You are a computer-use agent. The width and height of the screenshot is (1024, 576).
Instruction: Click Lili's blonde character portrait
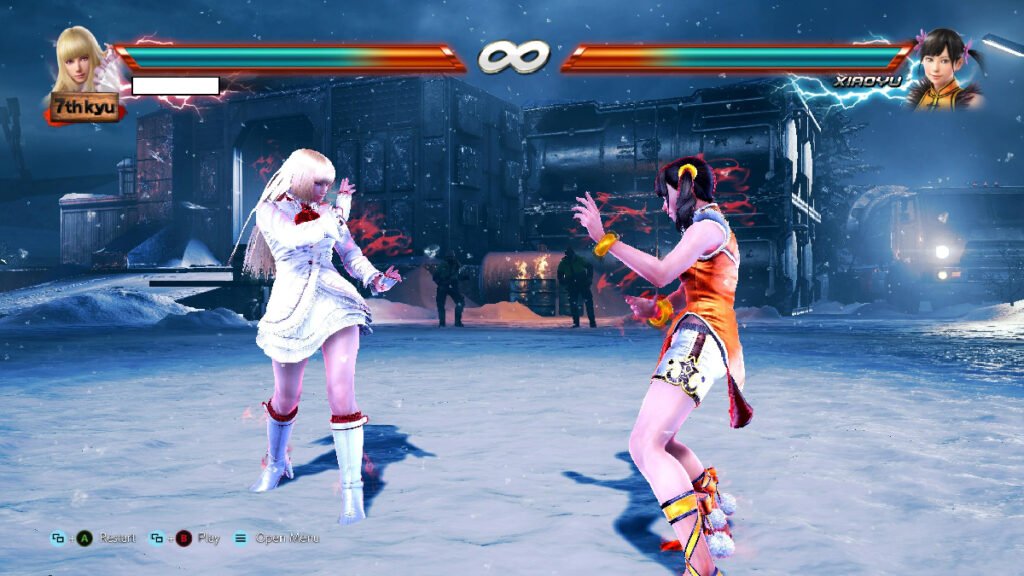pos(79,58)
